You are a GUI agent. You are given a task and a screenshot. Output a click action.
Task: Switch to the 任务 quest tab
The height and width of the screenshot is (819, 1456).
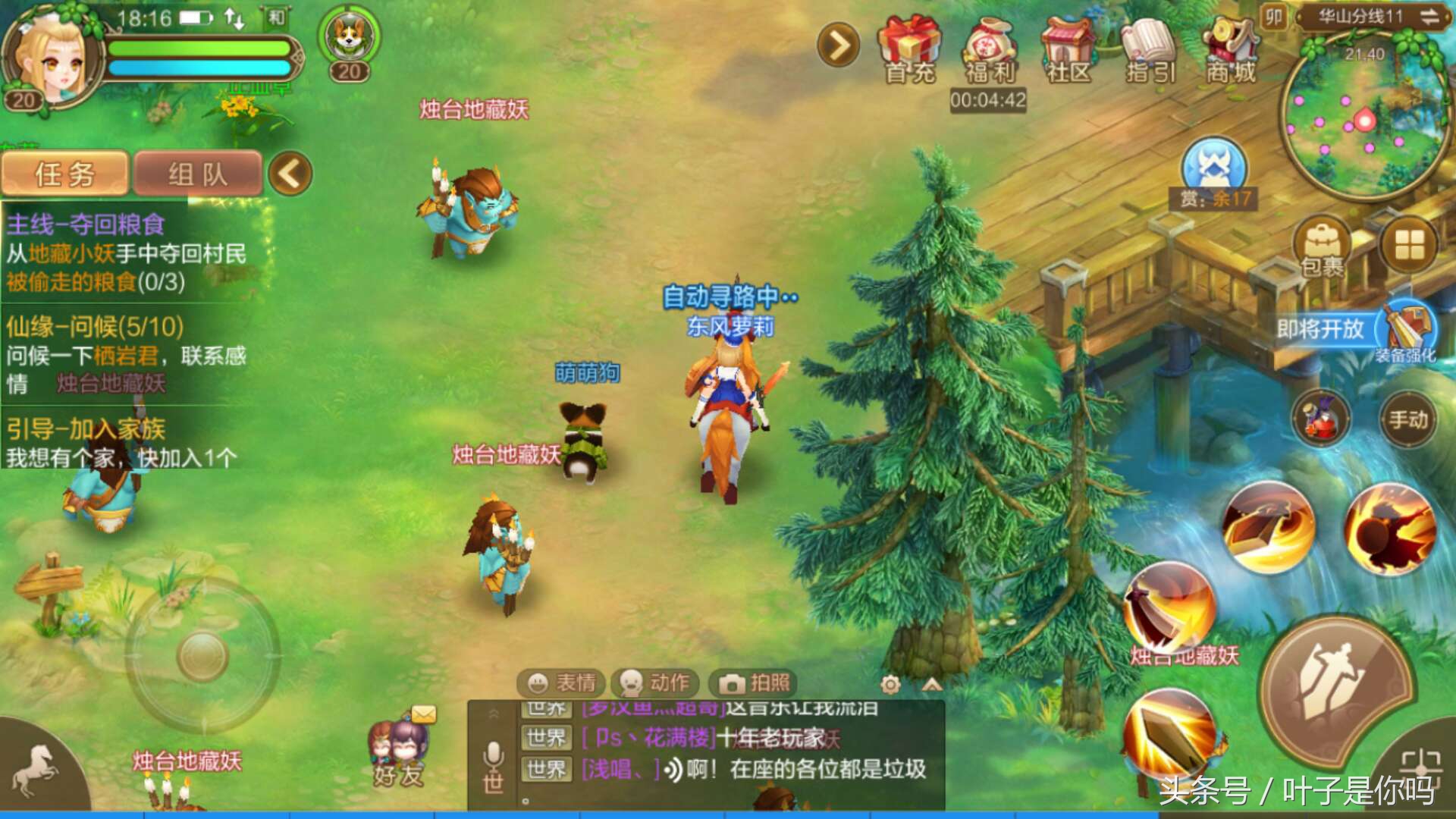(x=65, y=174)
